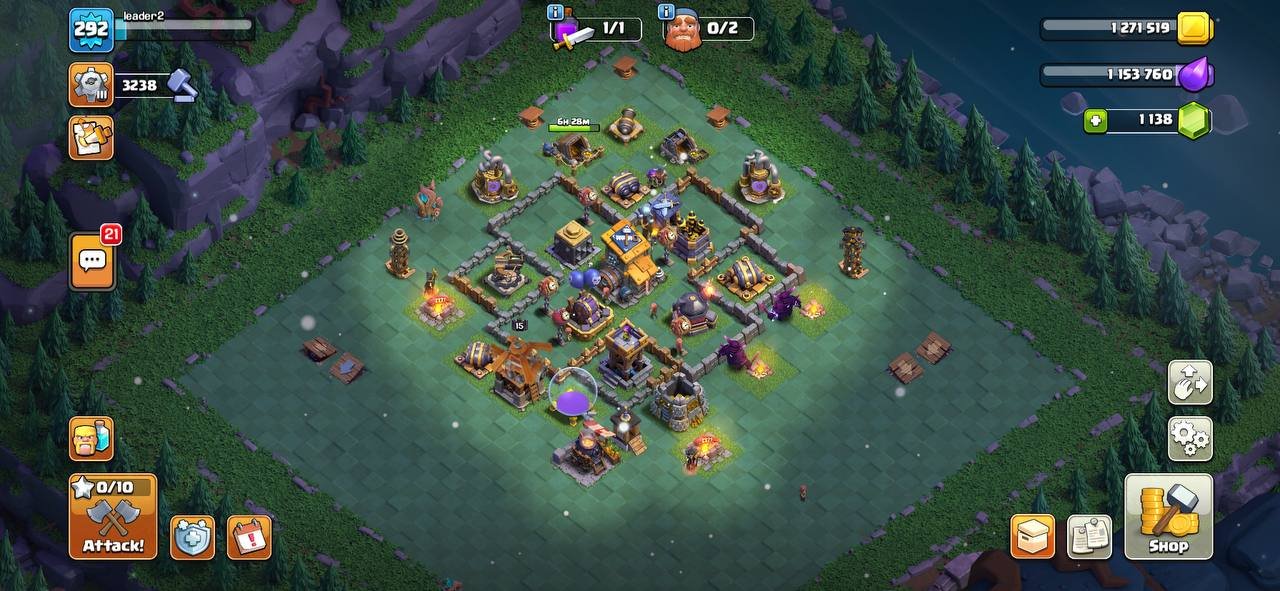Open the Shop menu

click(1168, 516)
